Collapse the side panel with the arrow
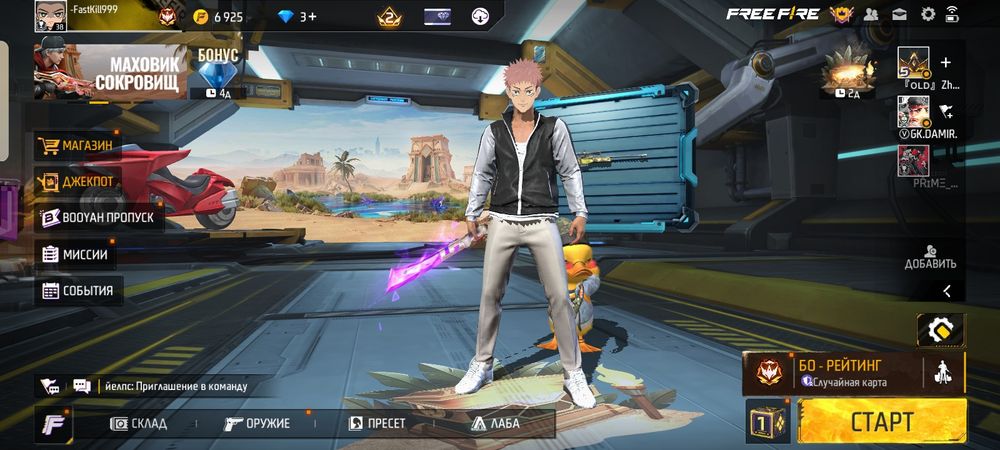This screenshot has height=450, width=1000. tap(946, 291)
